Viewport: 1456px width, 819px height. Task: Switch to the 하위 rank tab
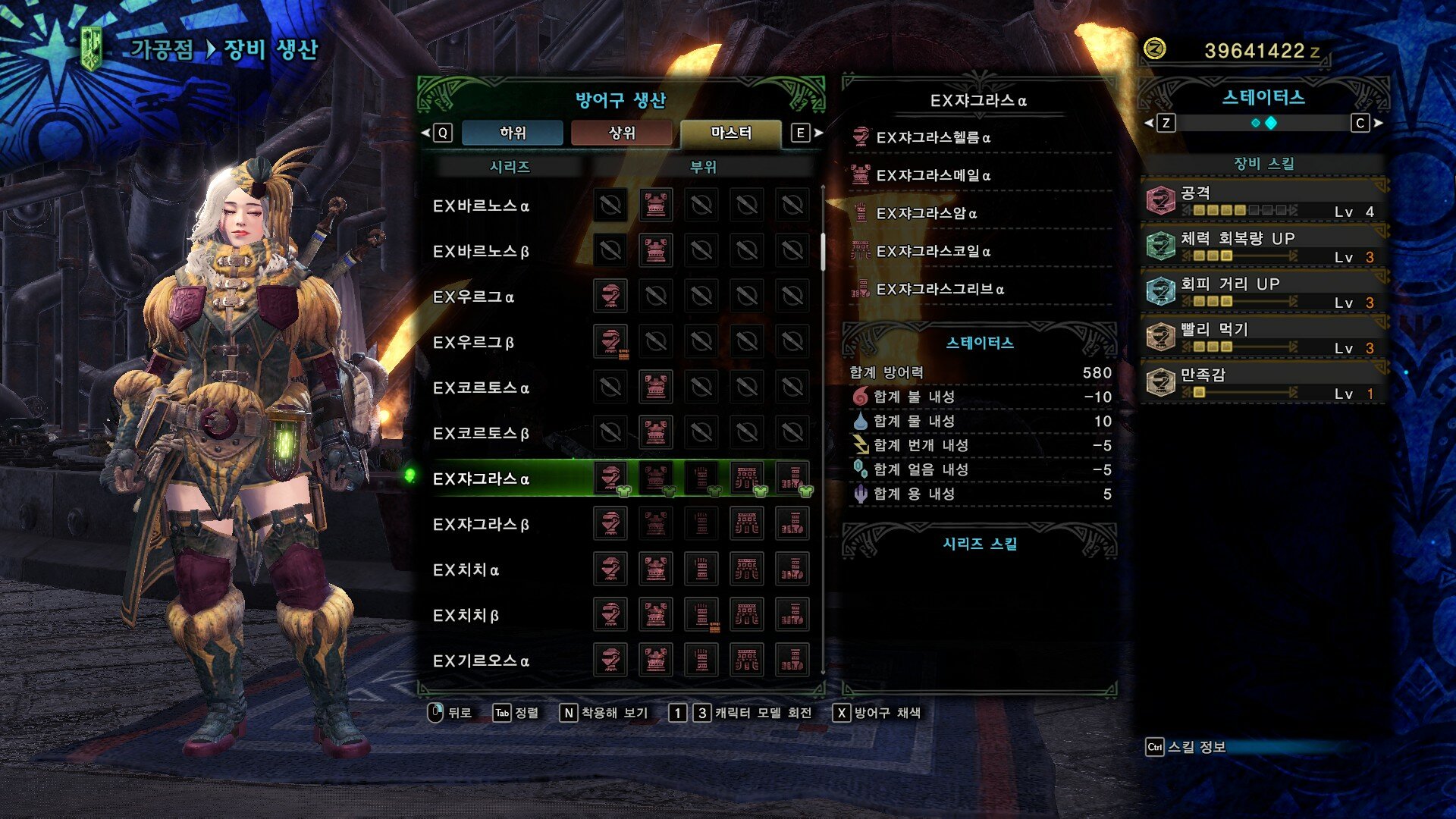(513, 133)
